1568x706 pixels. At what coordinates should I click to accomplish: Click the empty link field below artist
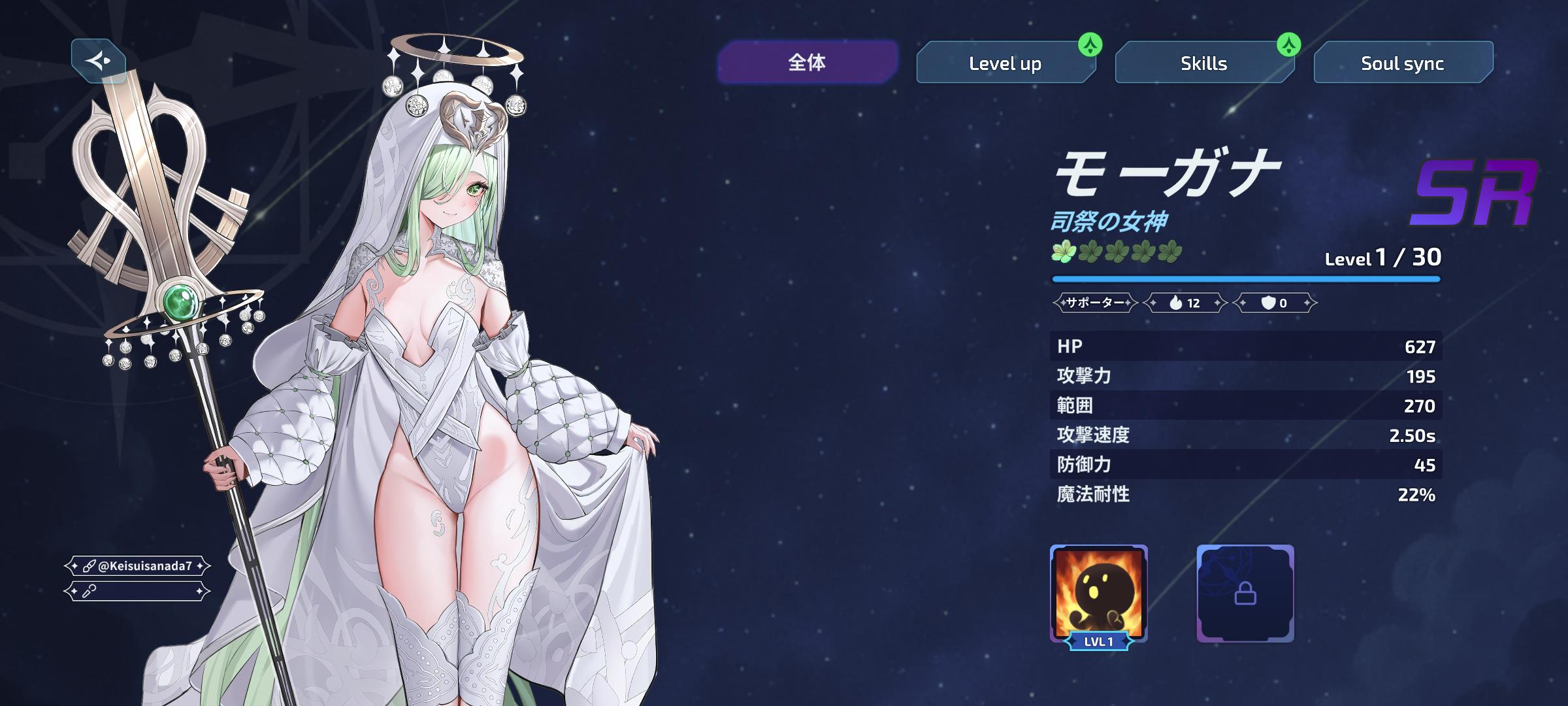(137, 592)
